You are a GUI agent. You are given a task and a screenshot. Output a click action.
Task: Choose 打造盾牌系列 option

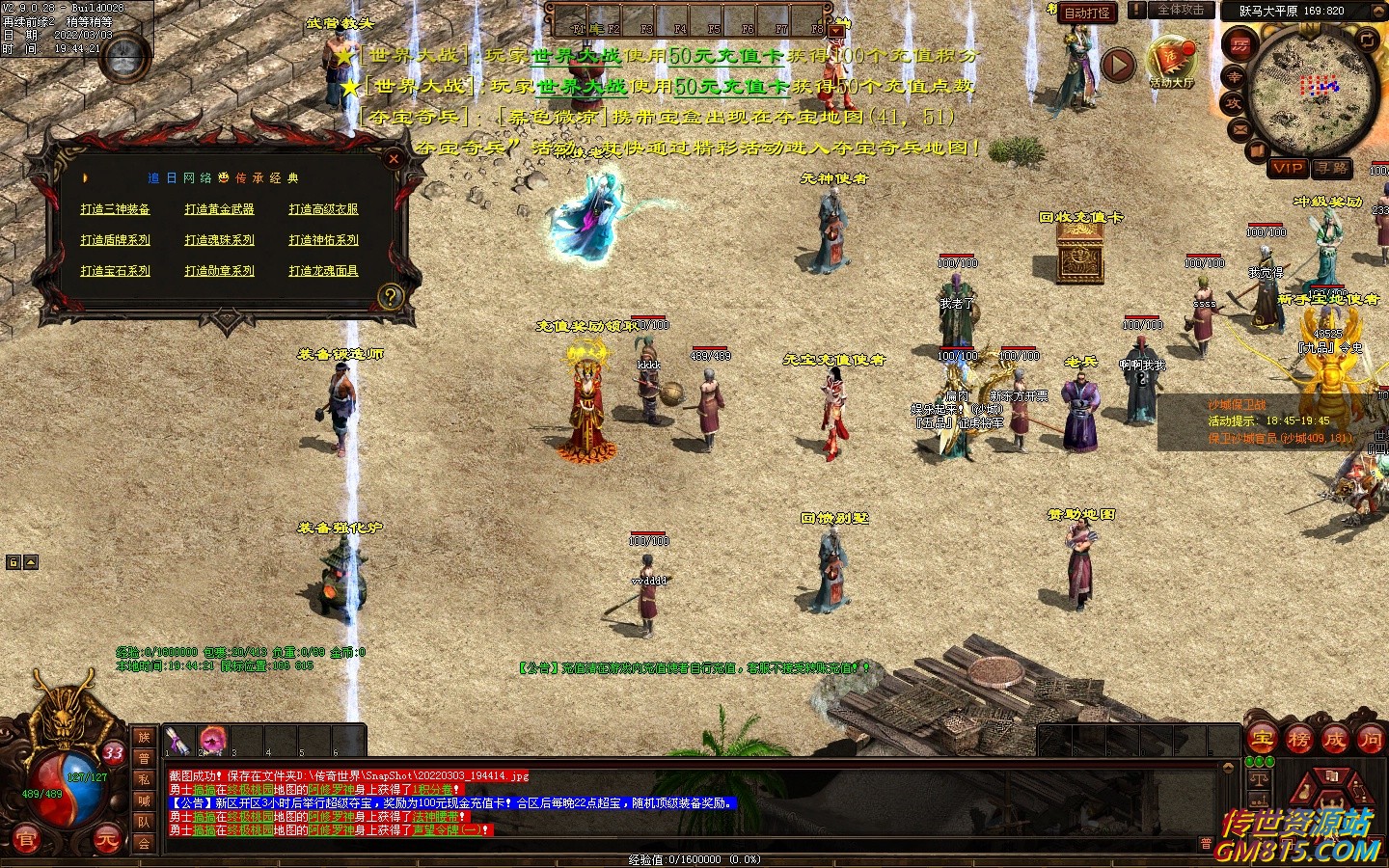pyautogui.click(x=115, y=240)
